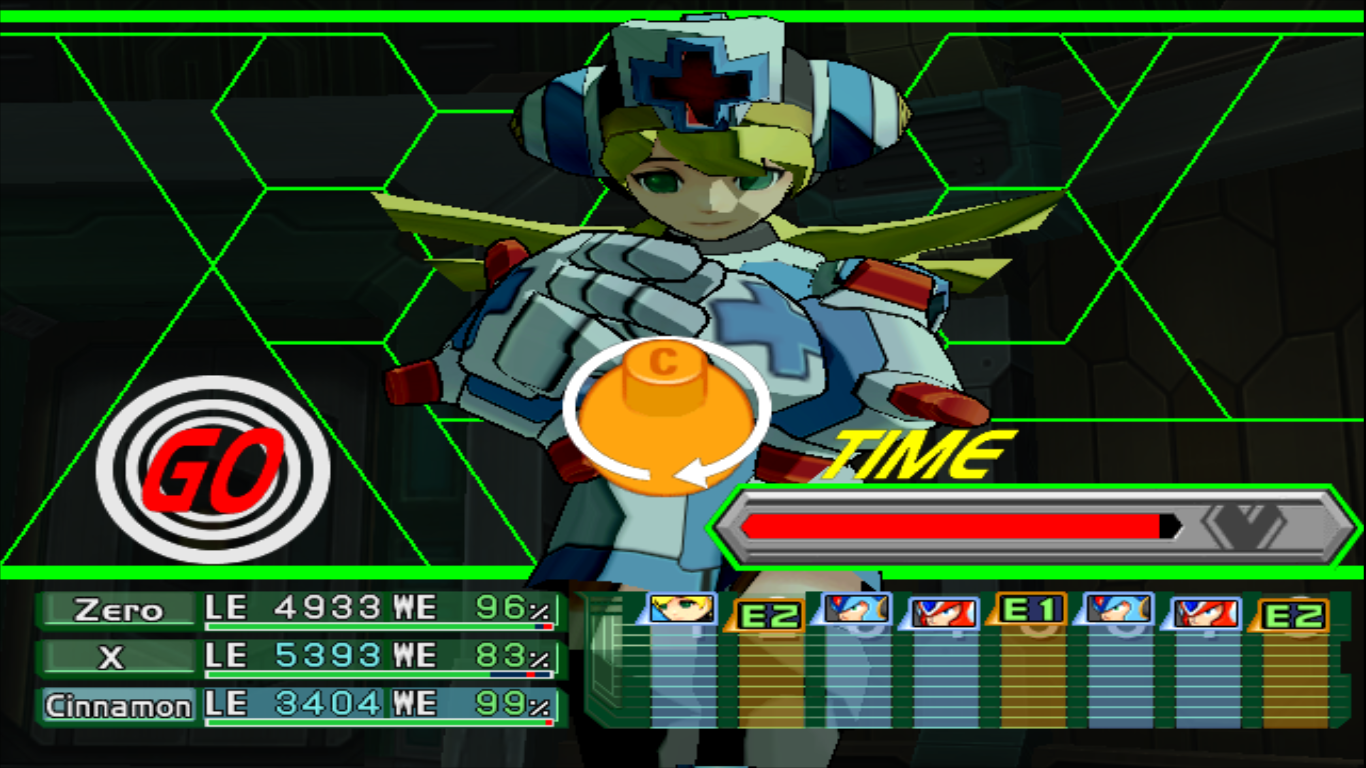
Task: Choose the E1 enemy turn marker
Action: (x=1030, y=609)
